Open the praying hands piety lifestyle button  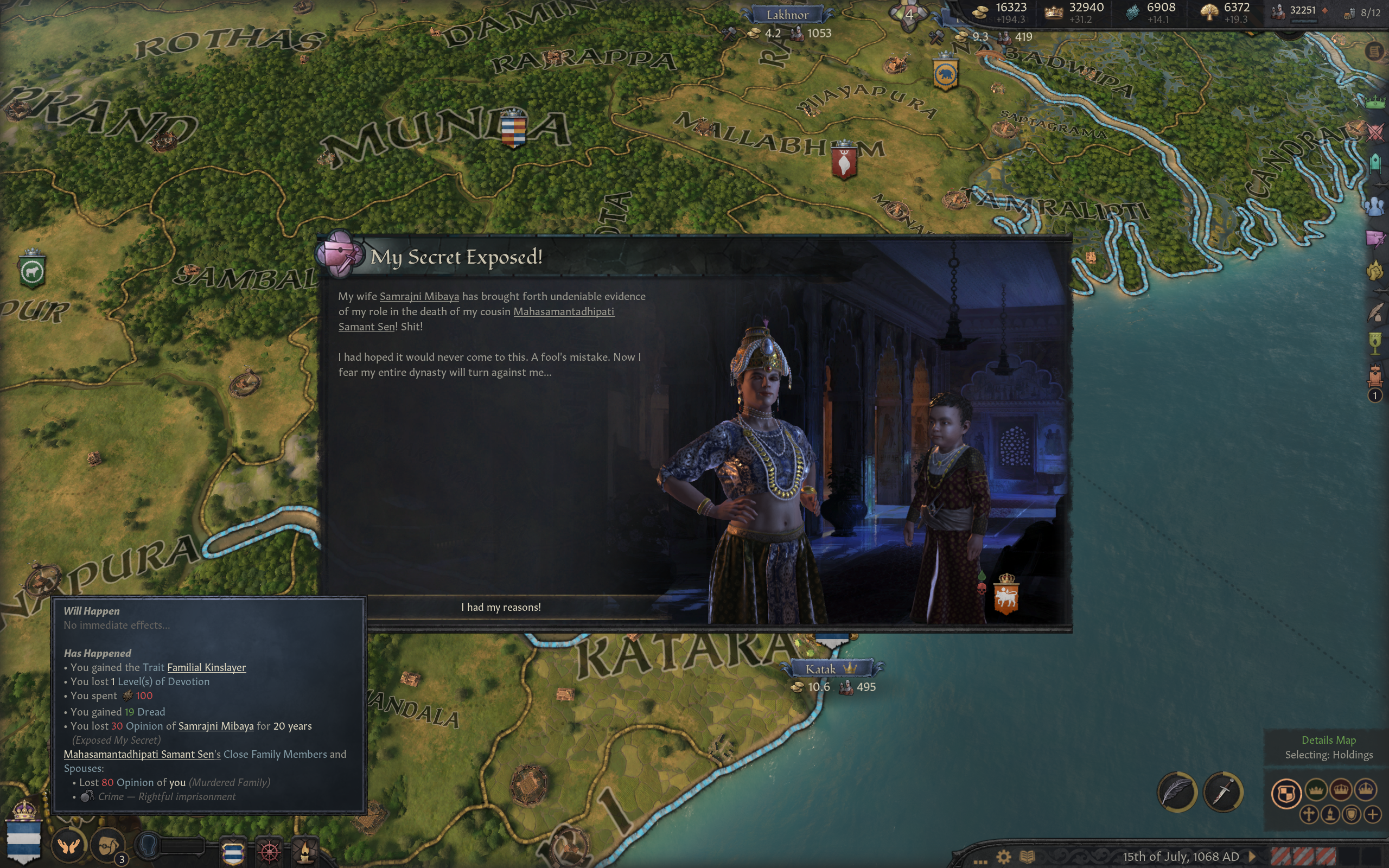pyautogui.click(x=68, y=846)
